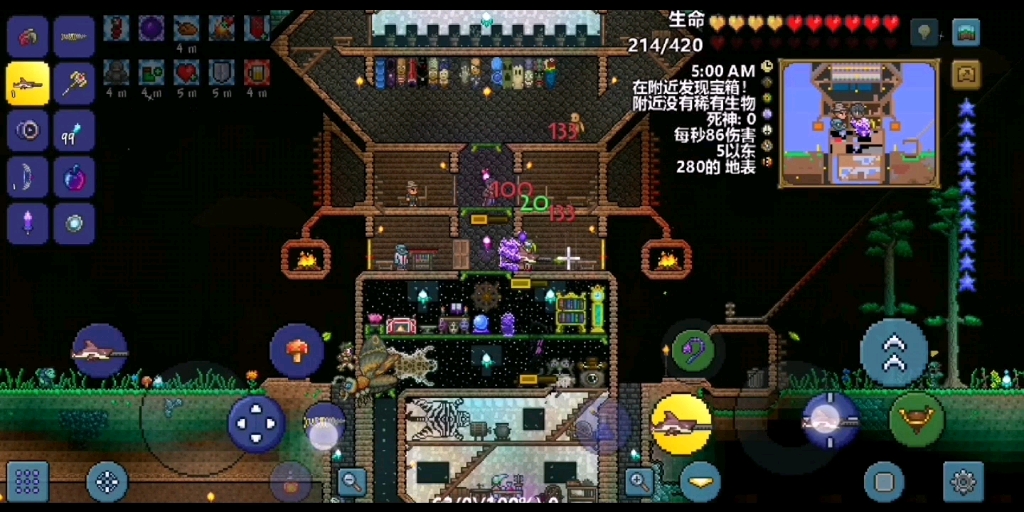Activate the mount saddle button
The height and width of the screenshot is (512, 1024).
click(x=916, y=420)
